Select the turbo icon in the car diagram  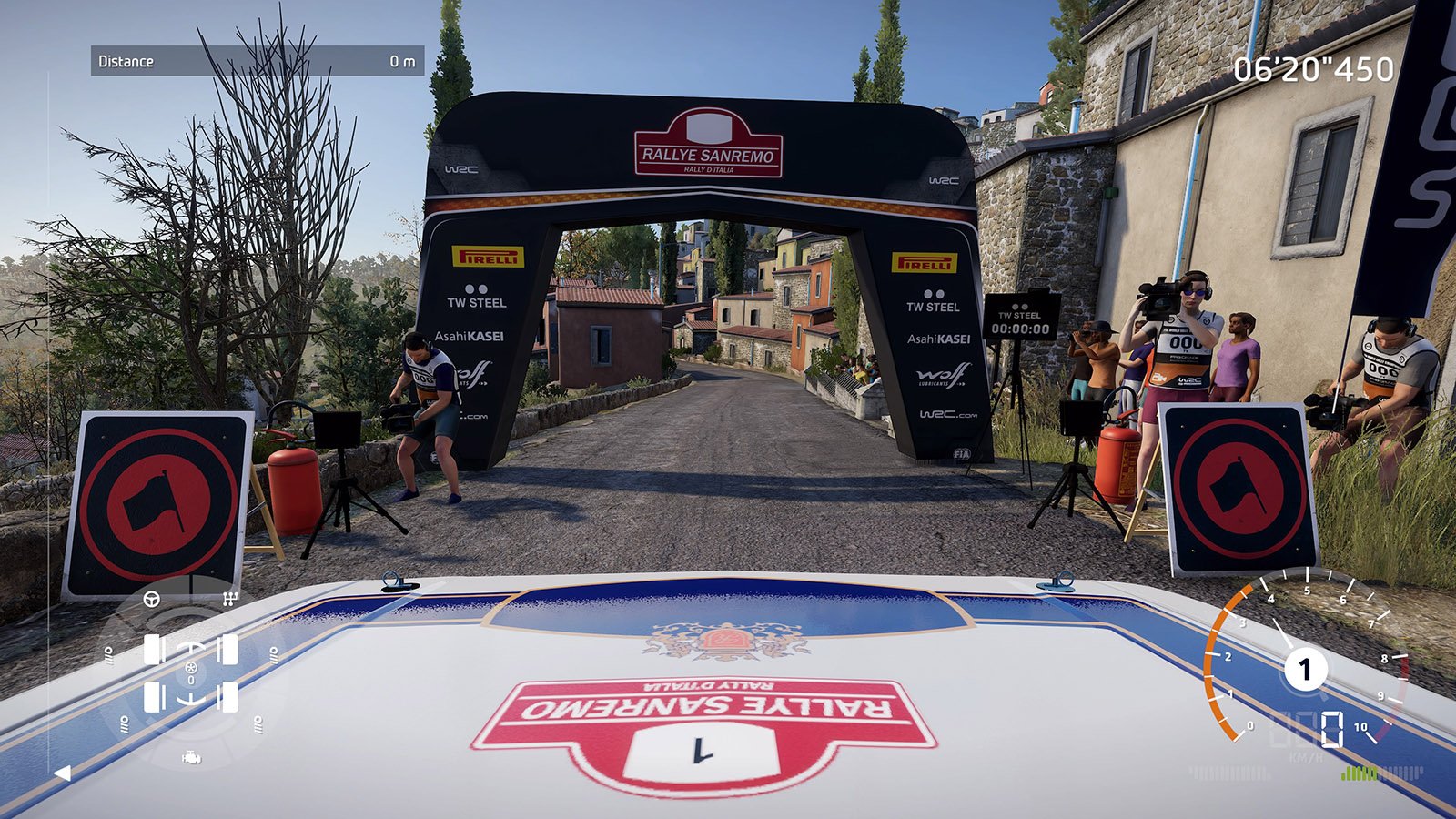click(x=191, y=669)
